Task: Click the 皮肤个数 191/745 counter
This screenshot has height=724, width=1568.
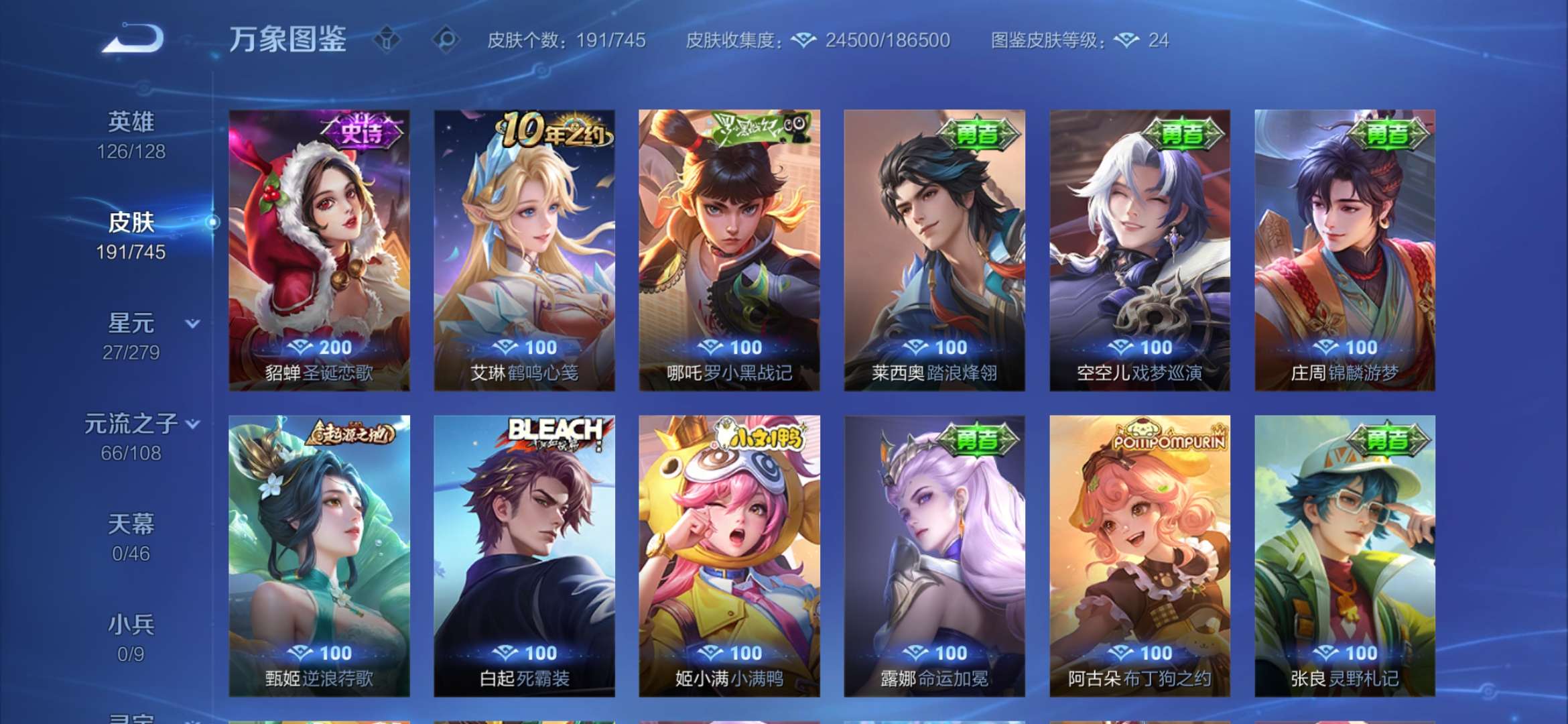Action: [x=566, y=42]
